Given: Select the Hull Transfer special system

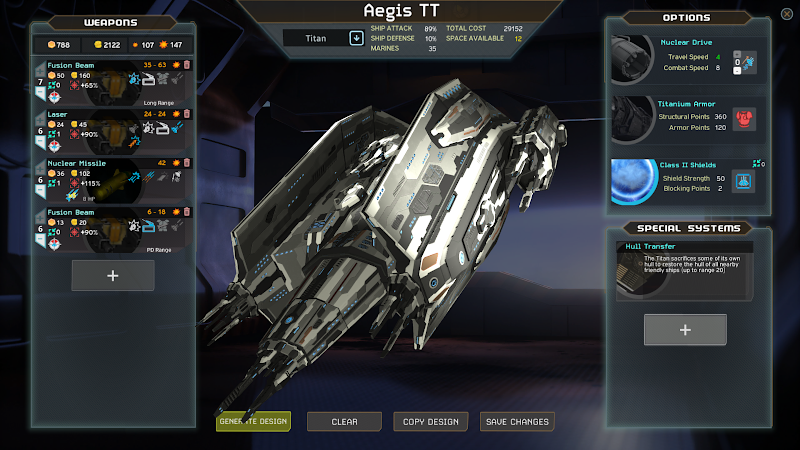Looking at the screenshot, I should click(685, 270).
